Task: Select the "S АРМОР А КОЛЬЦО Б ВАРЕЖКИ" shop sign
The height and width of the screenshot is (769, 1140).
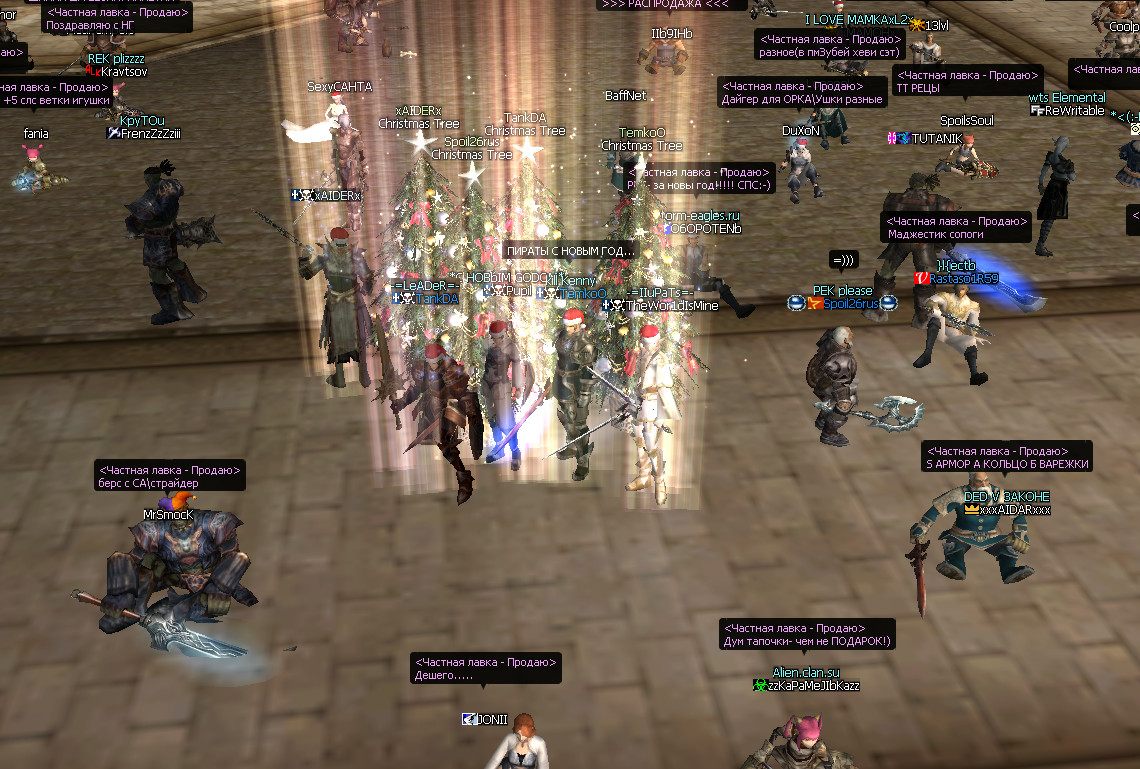Action: [x=1006, y=457]
